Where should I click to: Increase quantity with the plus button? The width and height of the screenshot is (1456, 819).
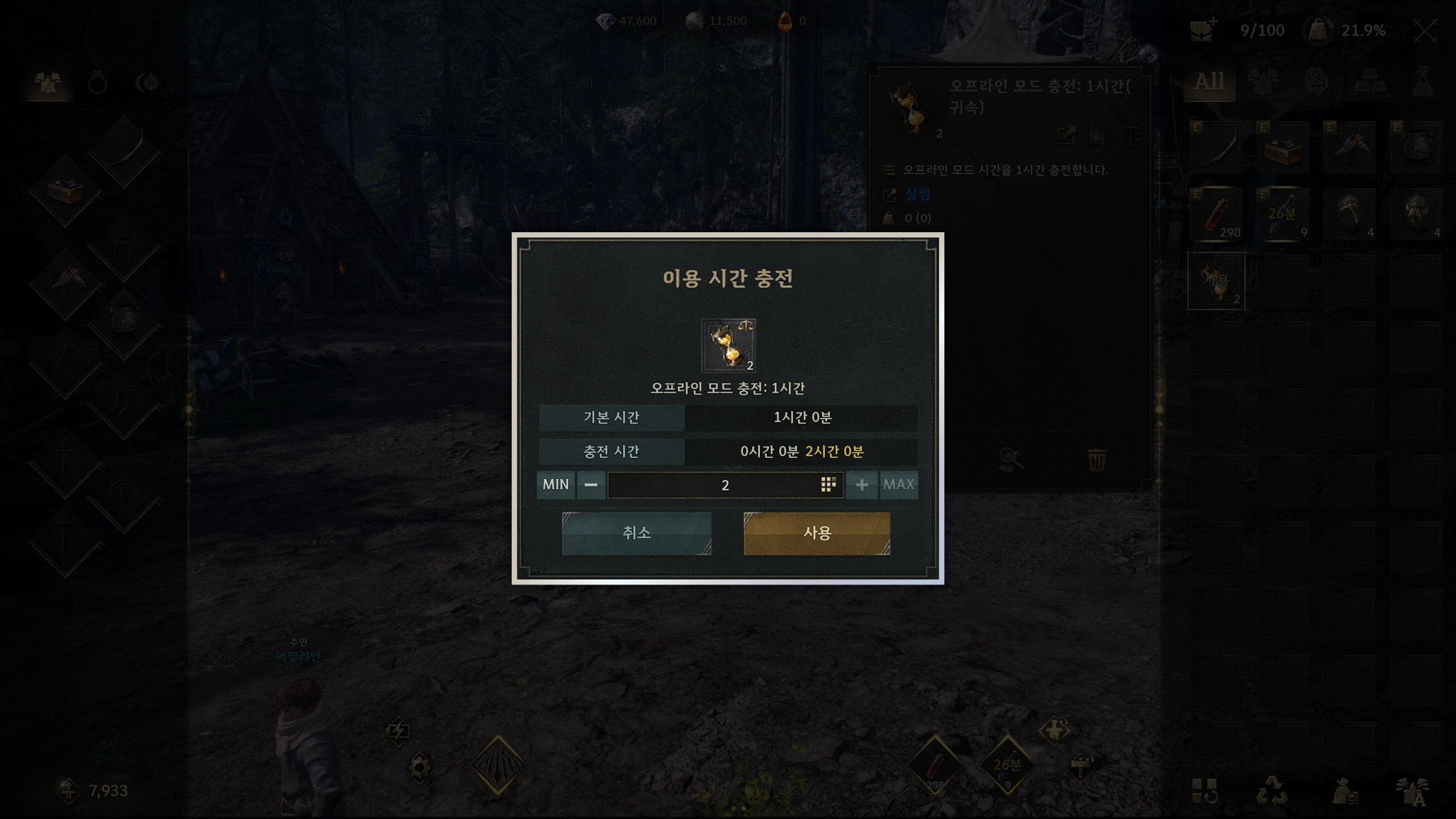(861, 485)
